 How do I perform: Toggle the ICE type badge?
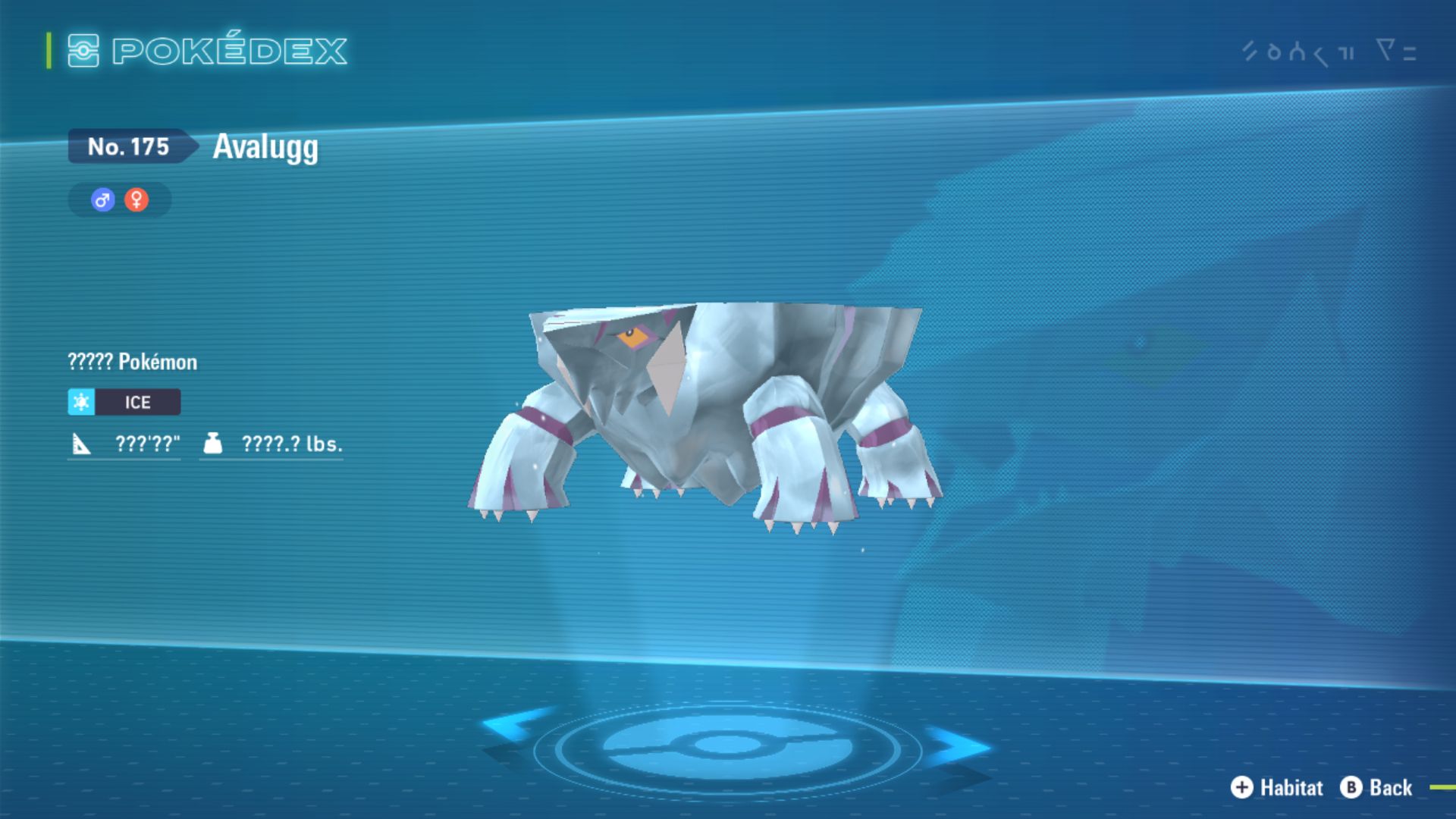pyautogui.click(x=138, y=402)
